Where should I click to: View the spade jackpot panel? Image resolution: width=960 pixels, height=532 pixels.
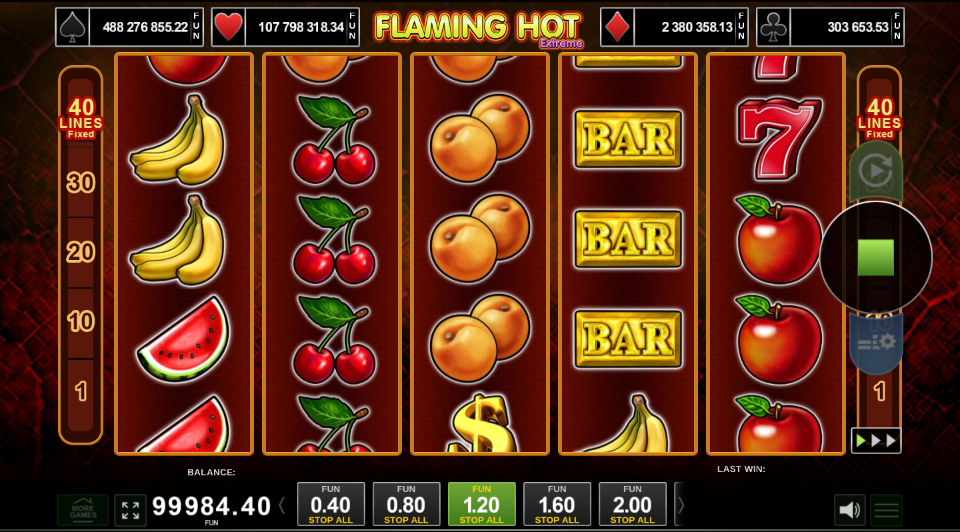tap(129, 27)
